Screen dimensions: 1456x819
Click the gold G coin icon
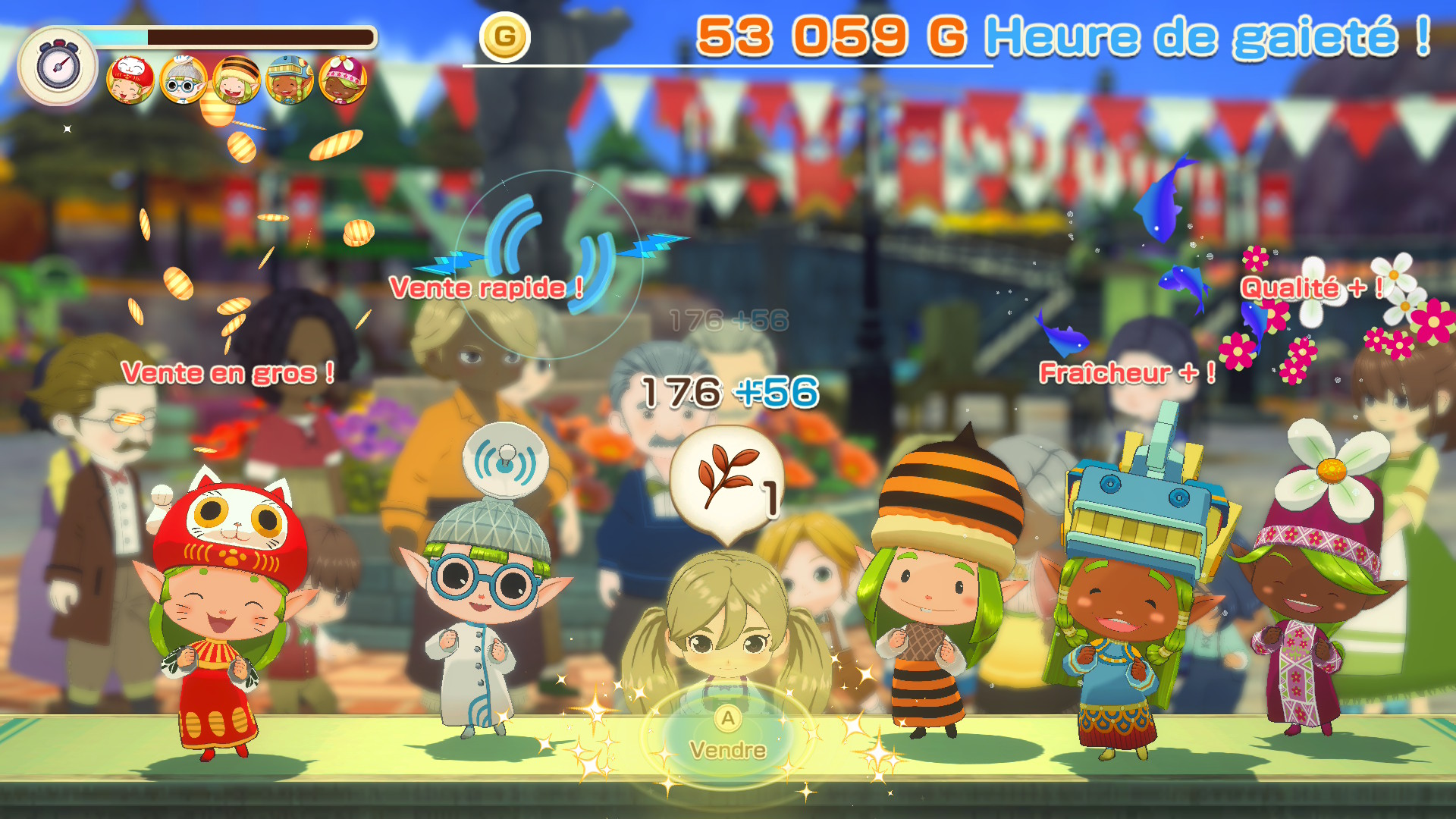click(504, 36)
